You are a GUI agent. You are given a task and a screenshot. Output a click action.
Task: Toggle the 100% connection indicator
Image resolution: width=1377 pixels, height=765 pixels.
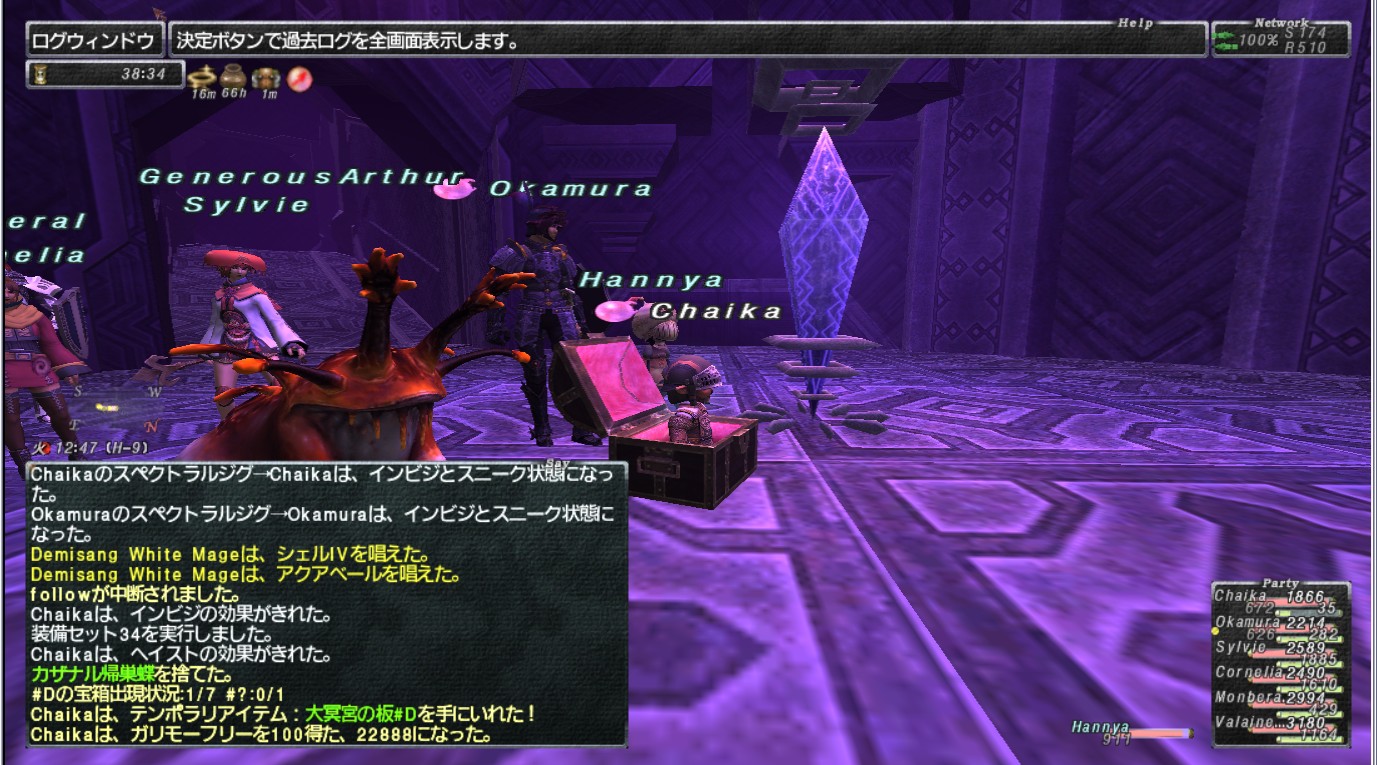click(x=1258, y=39)
